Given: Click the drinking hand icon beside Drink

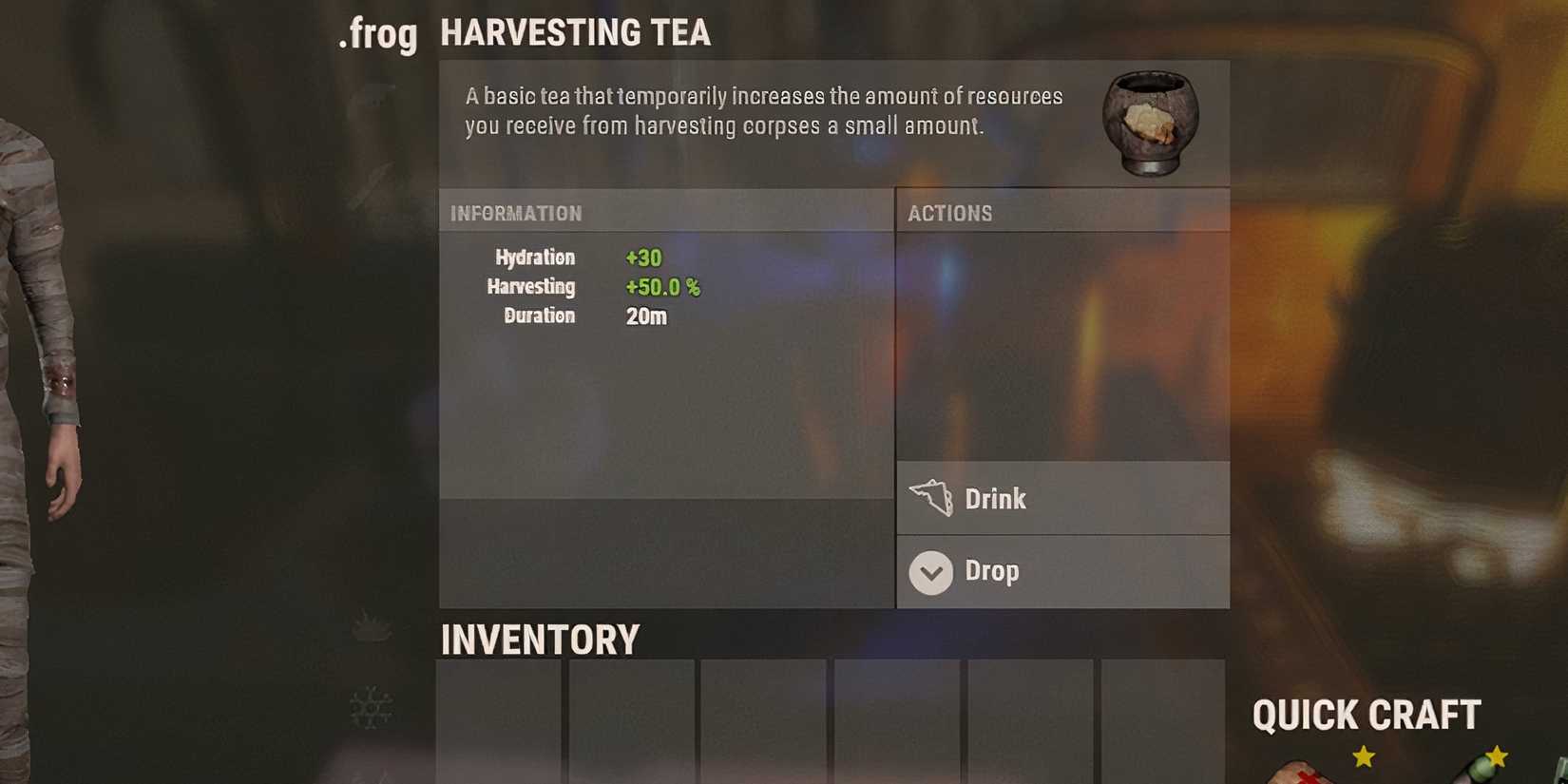Looking at the screenshot, I should [x=932, y=498].
